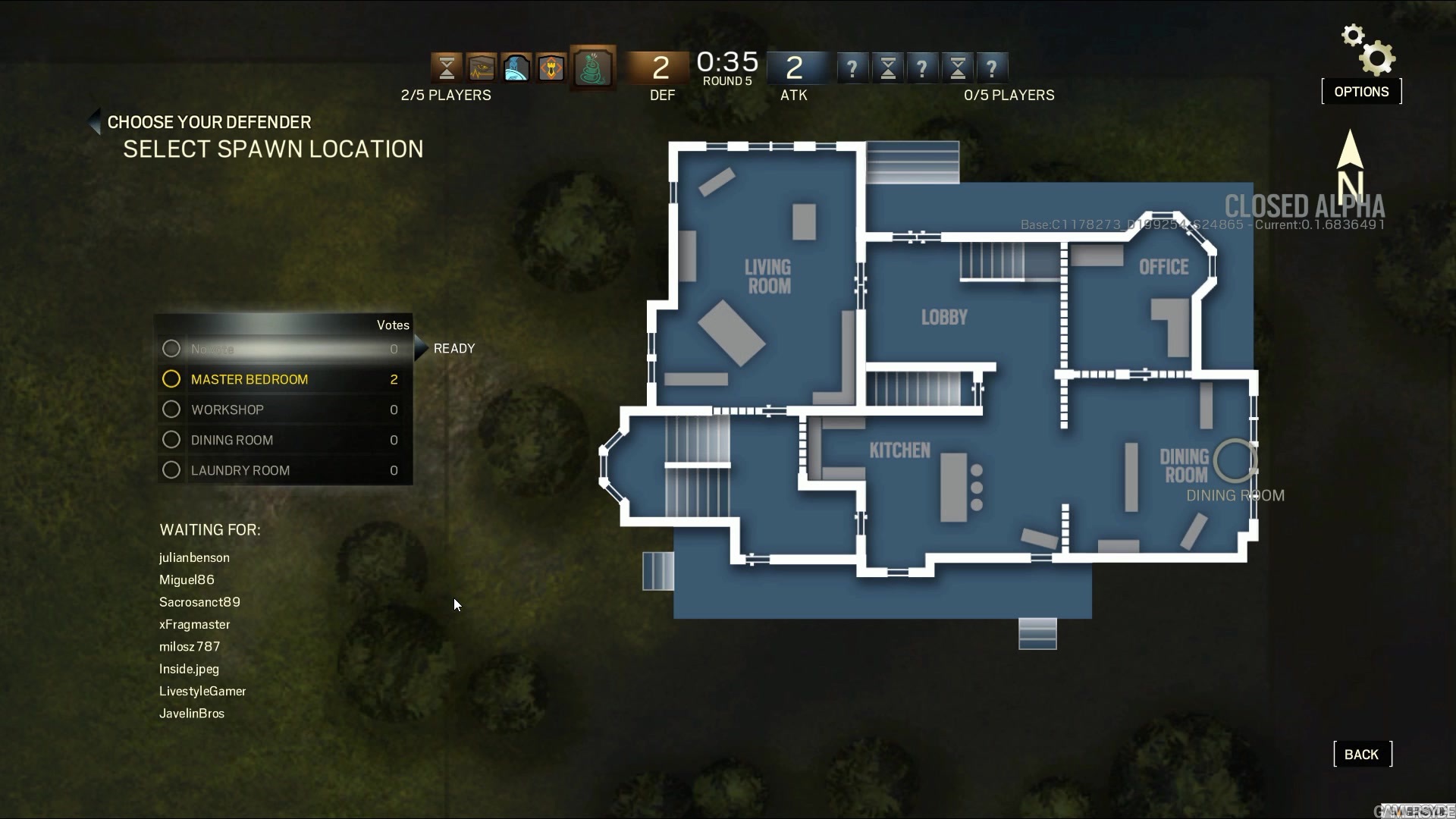
Task: Return to Choose Your Defender
Action: click(209, 122)
